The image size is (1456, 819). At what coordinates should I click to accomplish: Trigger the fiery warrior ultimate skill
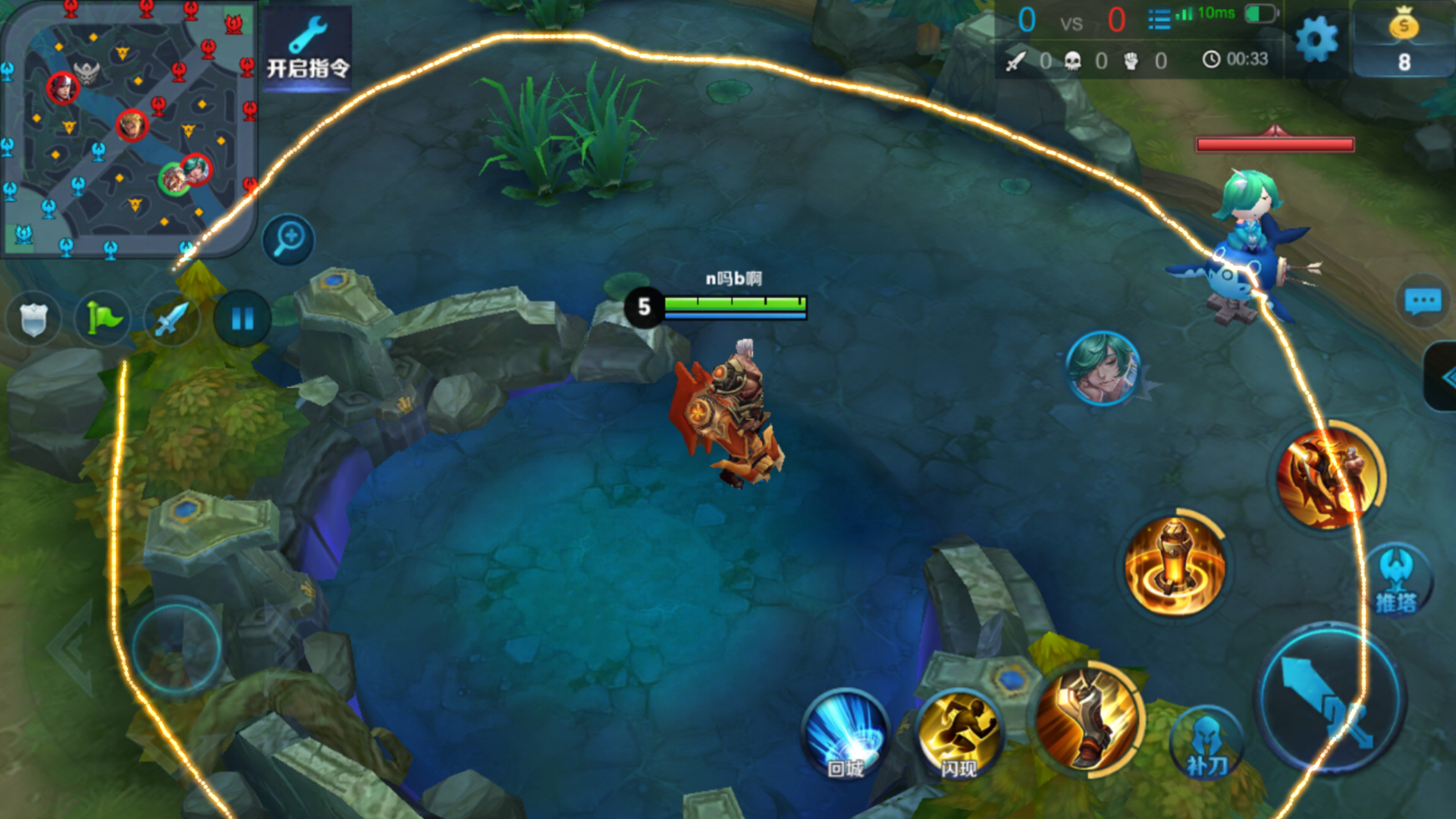click(x=1327, y=476)
